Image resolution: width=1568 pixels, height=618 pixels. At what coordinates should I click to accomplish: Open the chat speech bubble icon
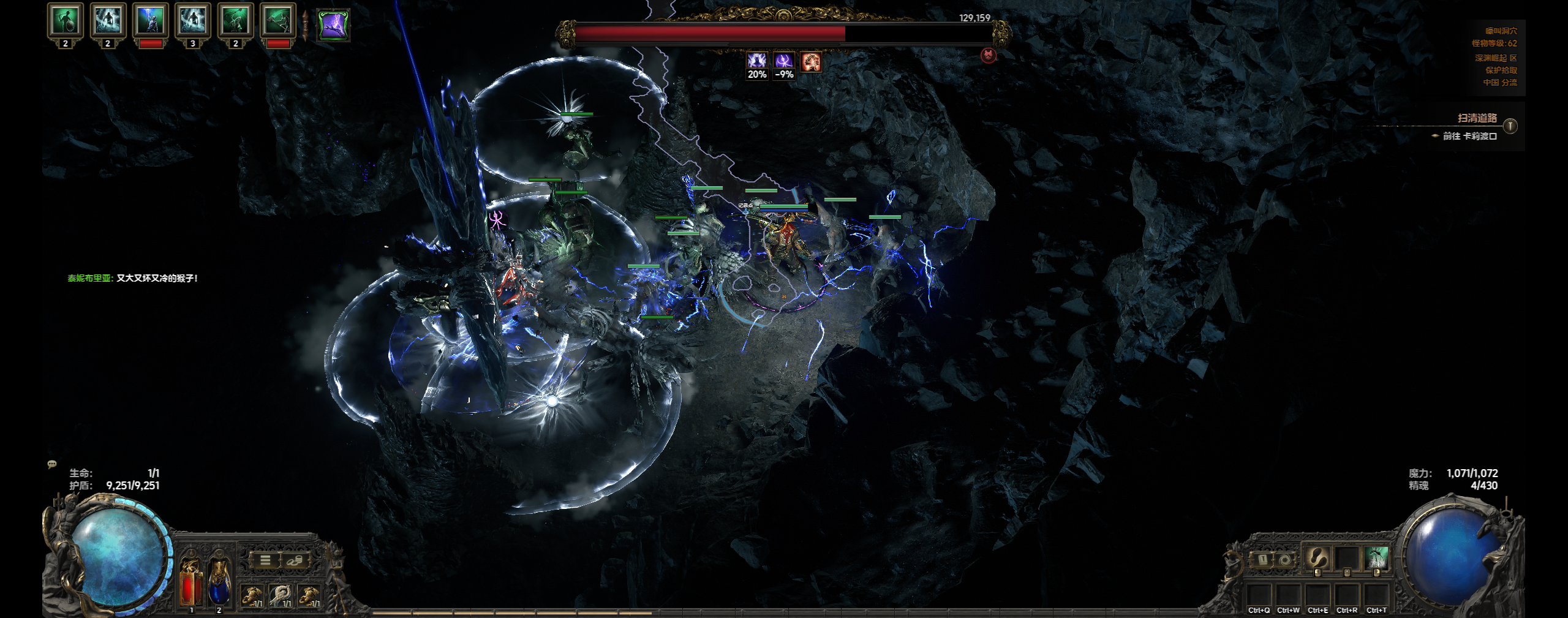tap(52, 464)
